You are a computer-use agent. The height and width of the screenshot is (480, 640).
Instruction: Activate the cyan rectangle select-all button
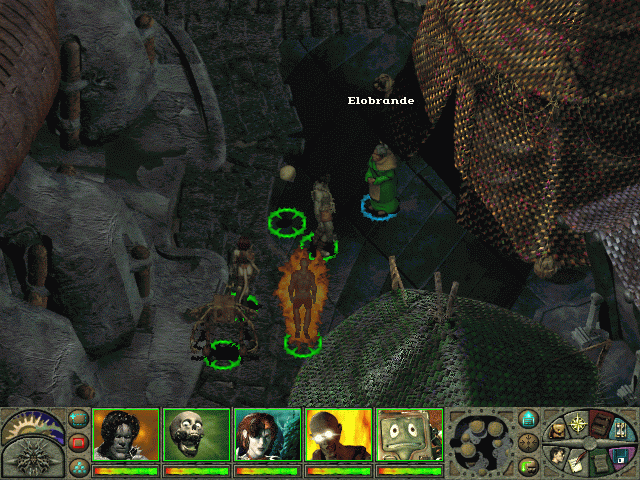point(79,419)
